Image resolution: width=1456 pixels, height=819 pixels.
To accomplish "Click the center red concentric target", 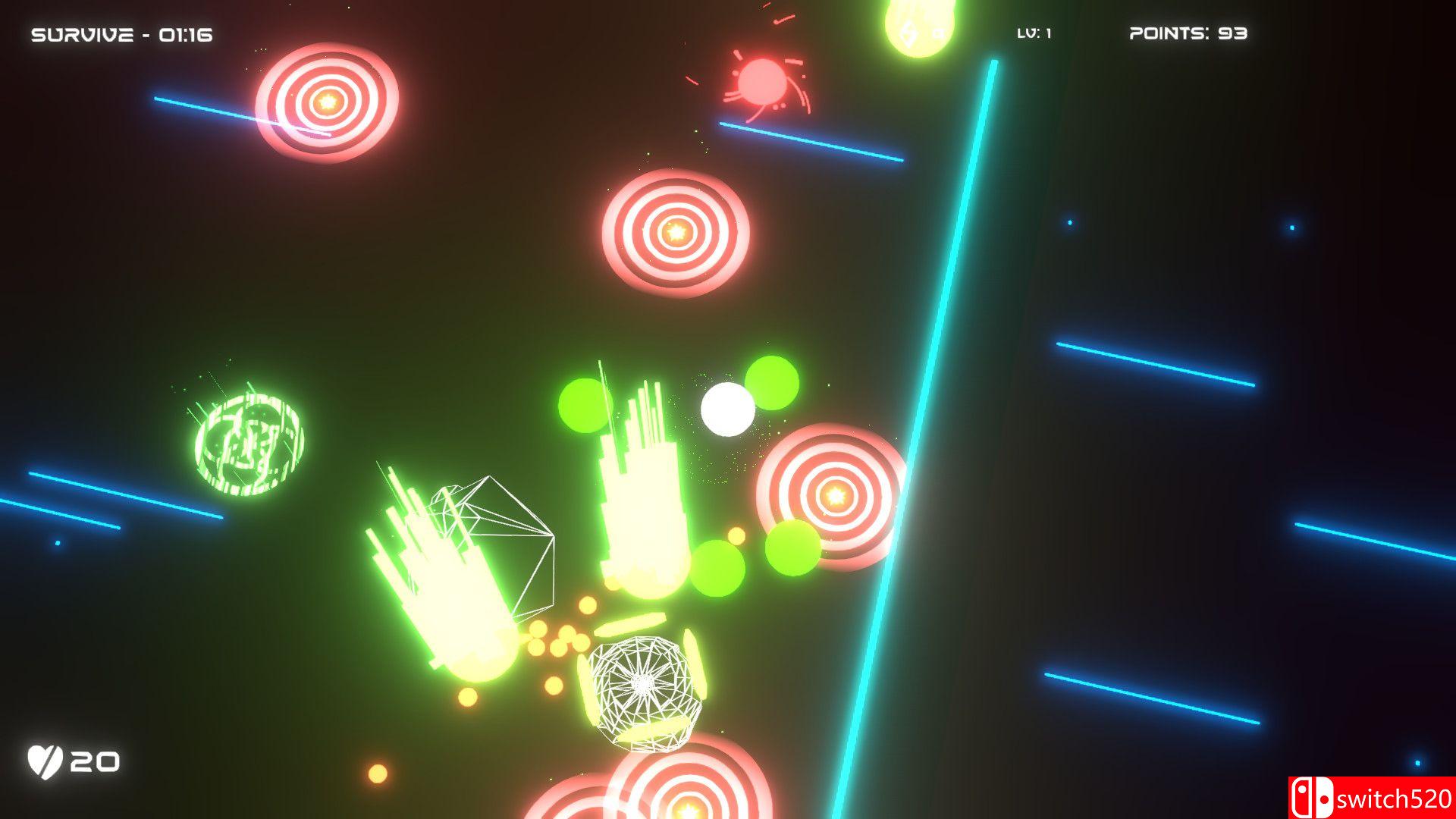I will tap(677, 233).
